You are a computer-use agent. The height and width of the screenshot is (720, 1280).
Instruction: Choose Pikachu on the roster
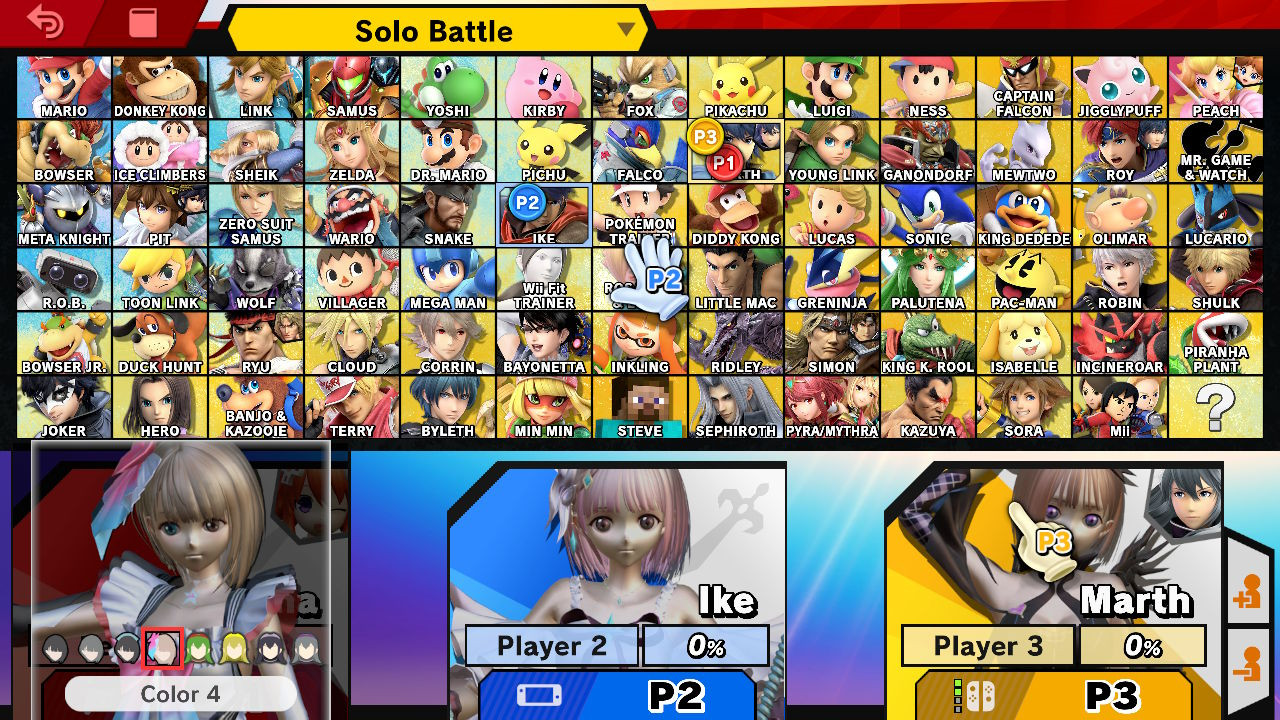(x=736, y=85)
